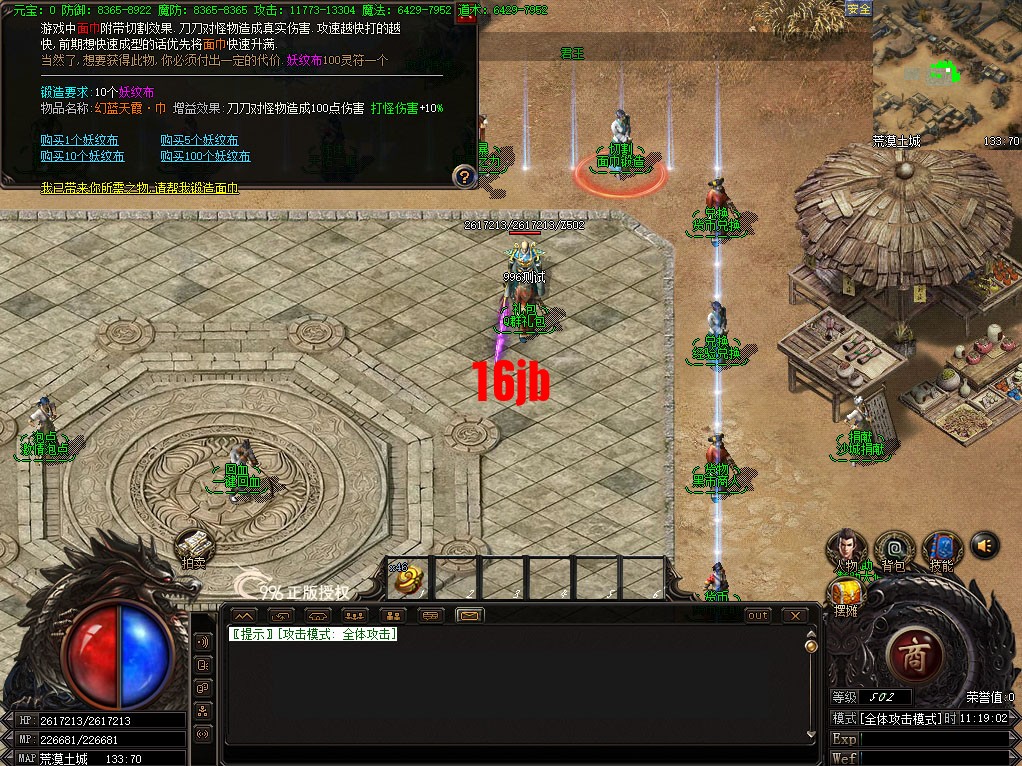Click the 安全 safe zone indicator
The image size is (1022, 766).
859,9
